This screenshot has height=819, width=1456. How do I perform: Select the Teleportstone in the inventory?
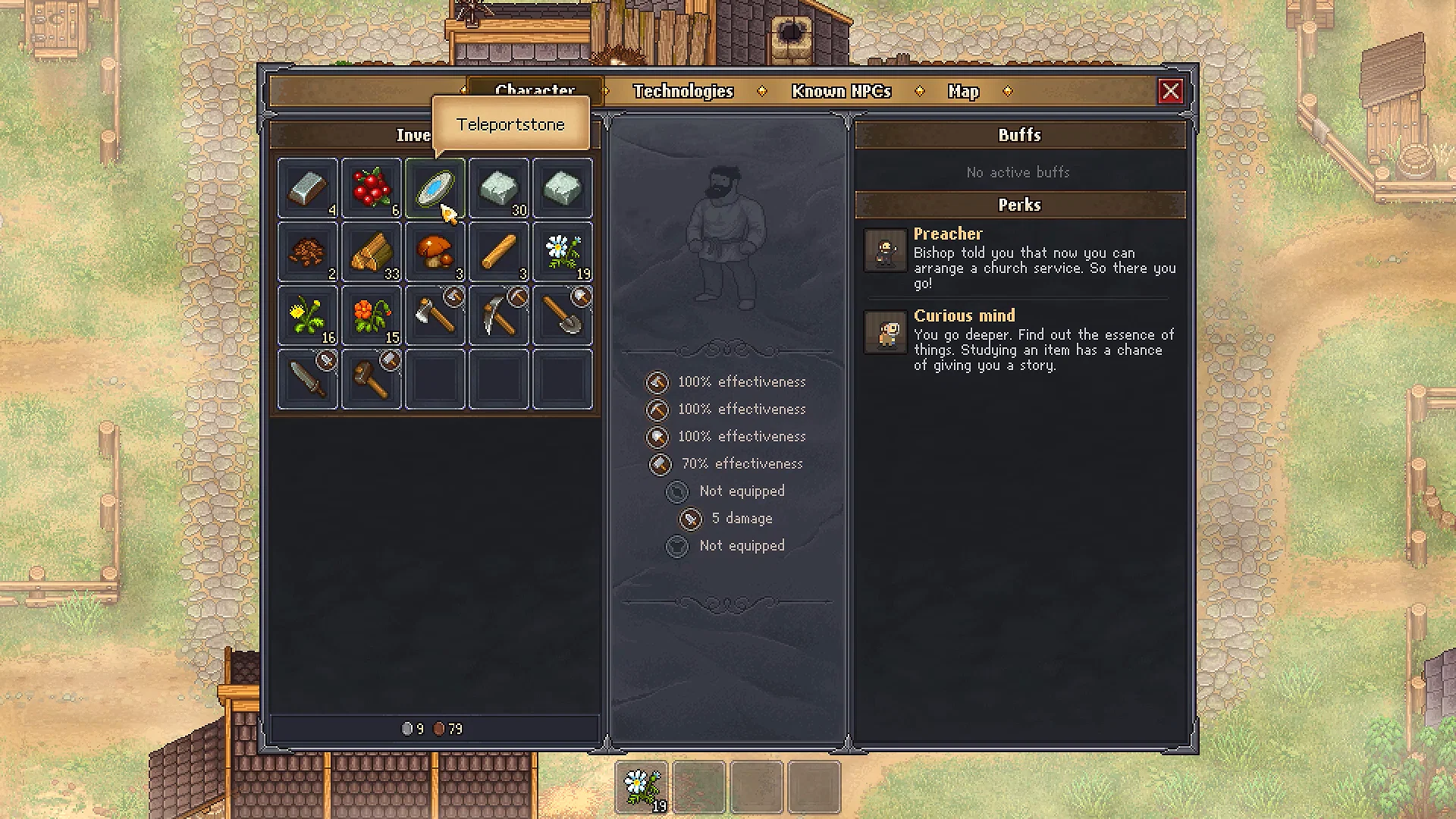(x=435, y=188)
